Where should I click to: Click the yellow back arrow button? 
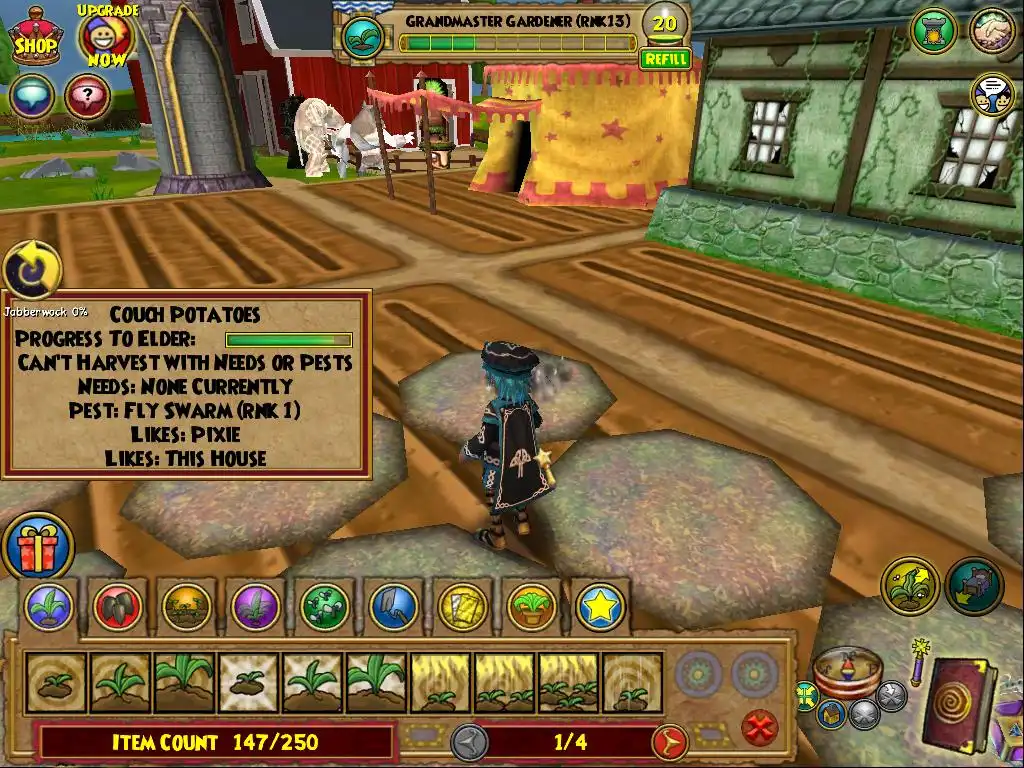point(32,270)
